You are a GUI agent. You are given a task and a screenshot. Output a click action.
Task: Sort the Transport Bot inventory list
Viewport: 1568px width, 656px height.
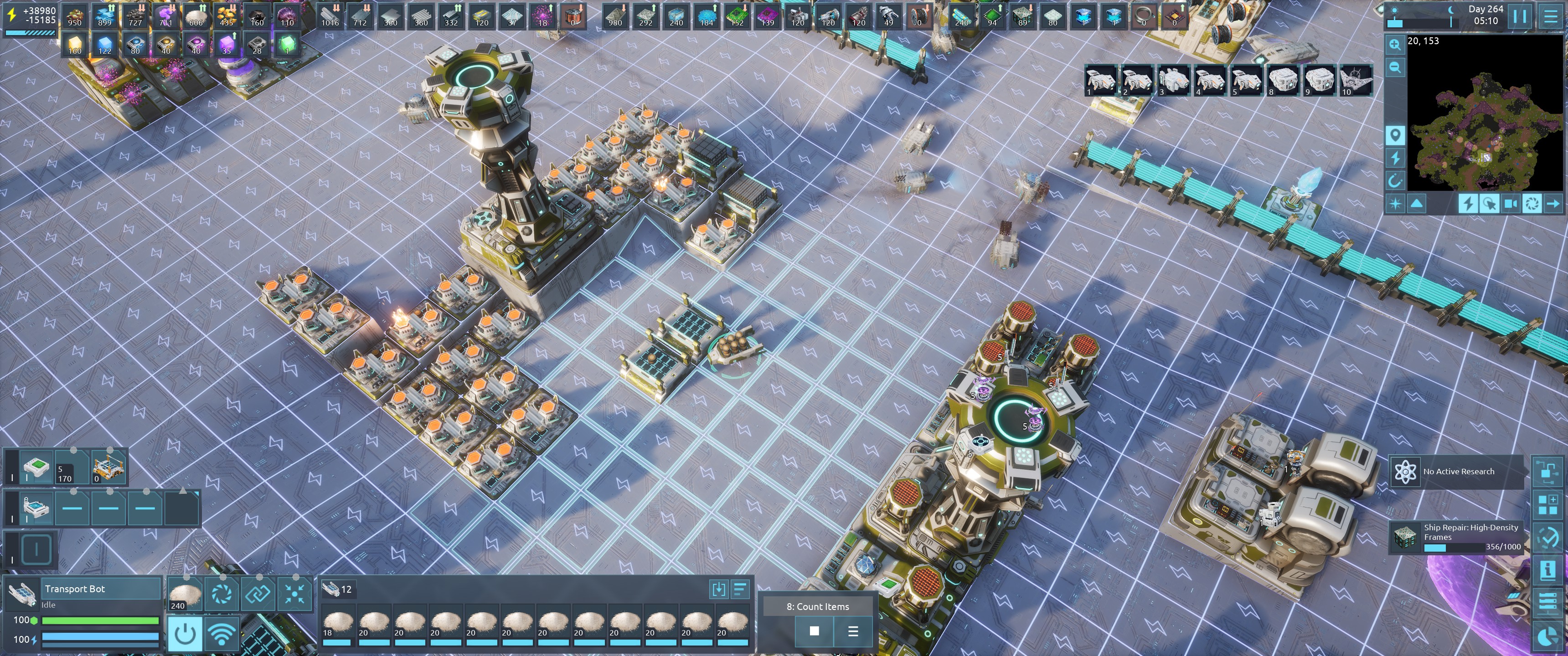740,589
